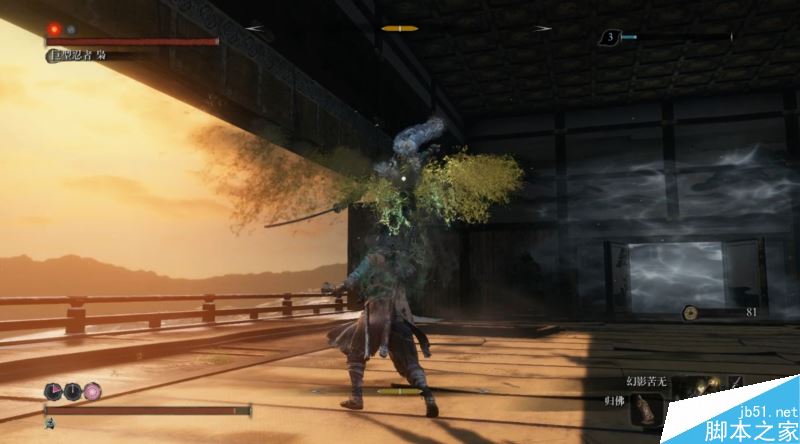Click the fully charged pink resurrection node
The height and width of the screenshot is (444, 800).
92,391
